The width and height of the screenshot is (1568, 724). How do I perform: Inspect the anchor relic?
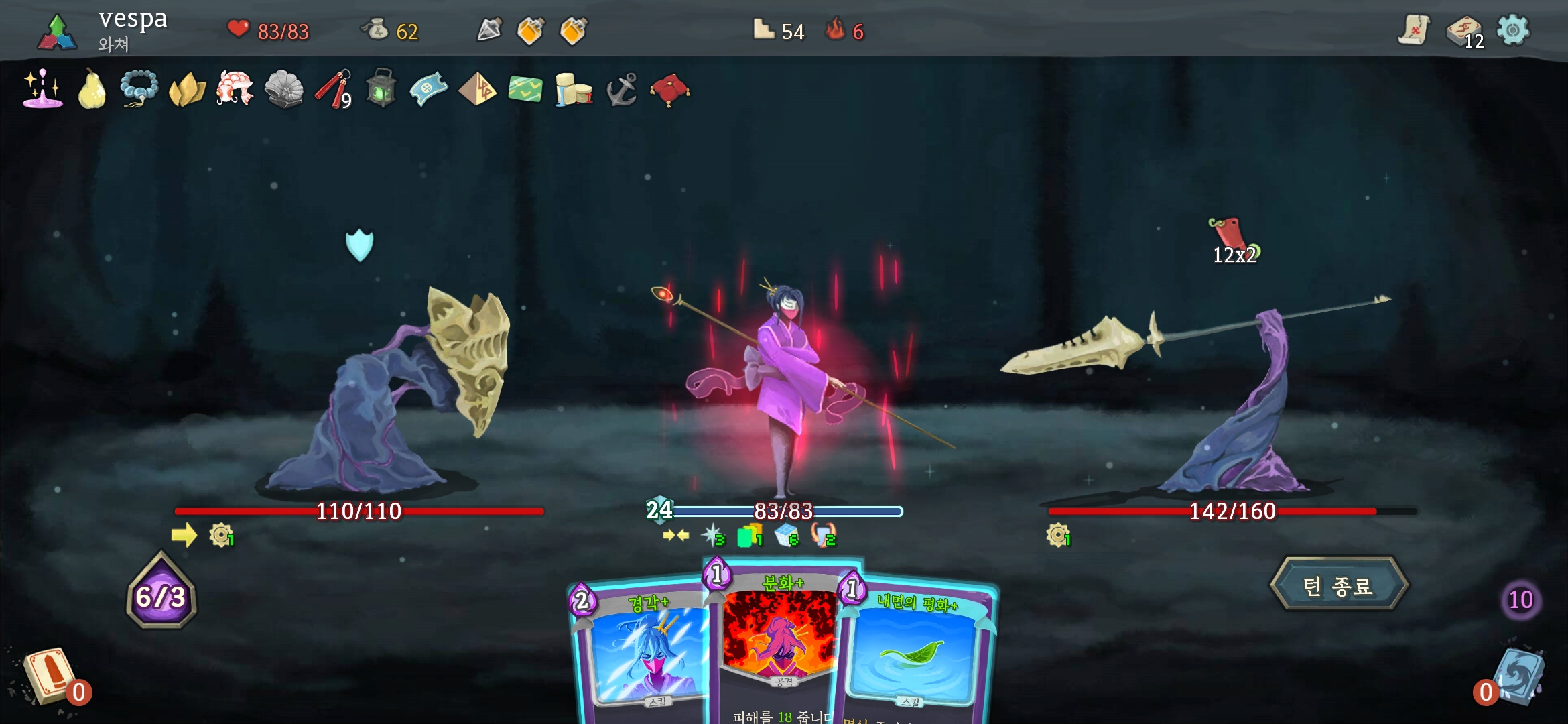621,90
